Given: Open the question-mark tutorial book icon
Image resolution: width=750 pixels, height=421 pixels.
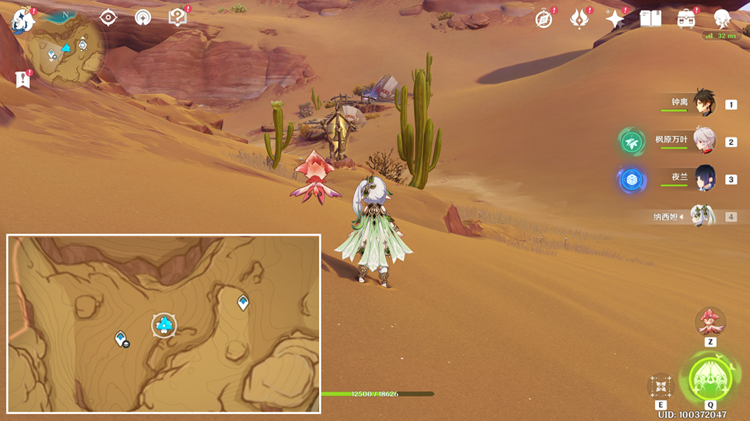Looking at the screenshot, I should pos(177,17).
